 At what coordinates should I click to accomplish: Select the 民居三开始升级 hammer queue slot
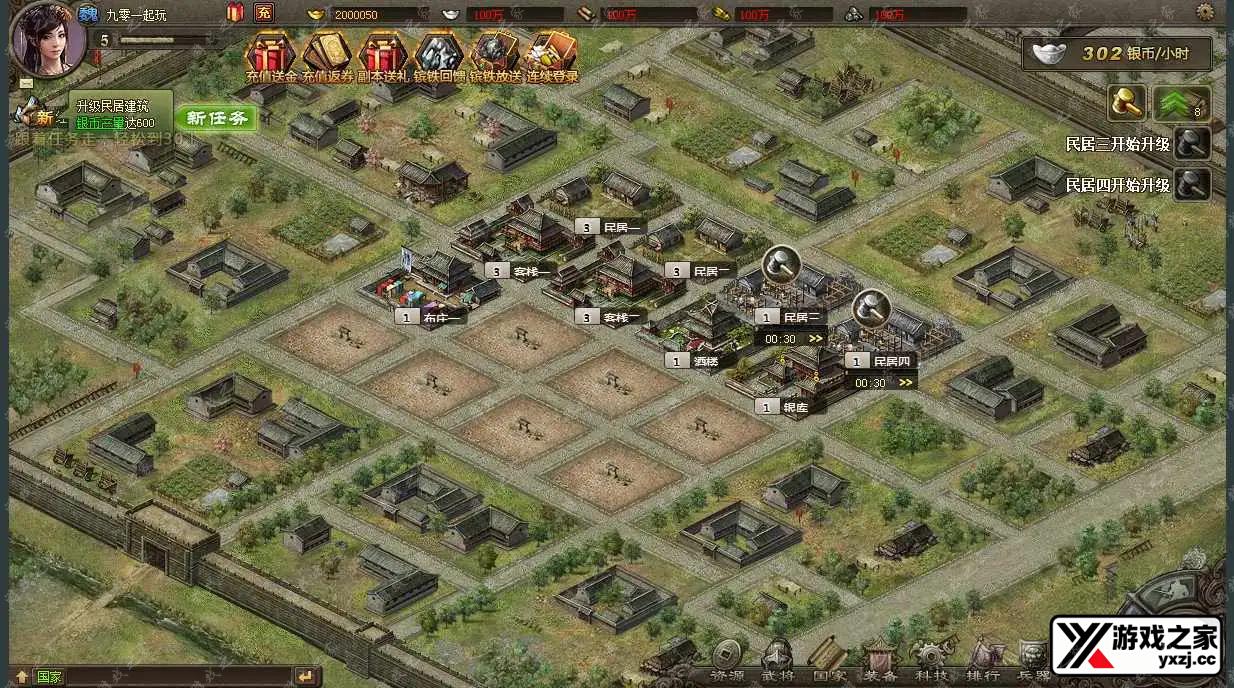[1192, 144]
